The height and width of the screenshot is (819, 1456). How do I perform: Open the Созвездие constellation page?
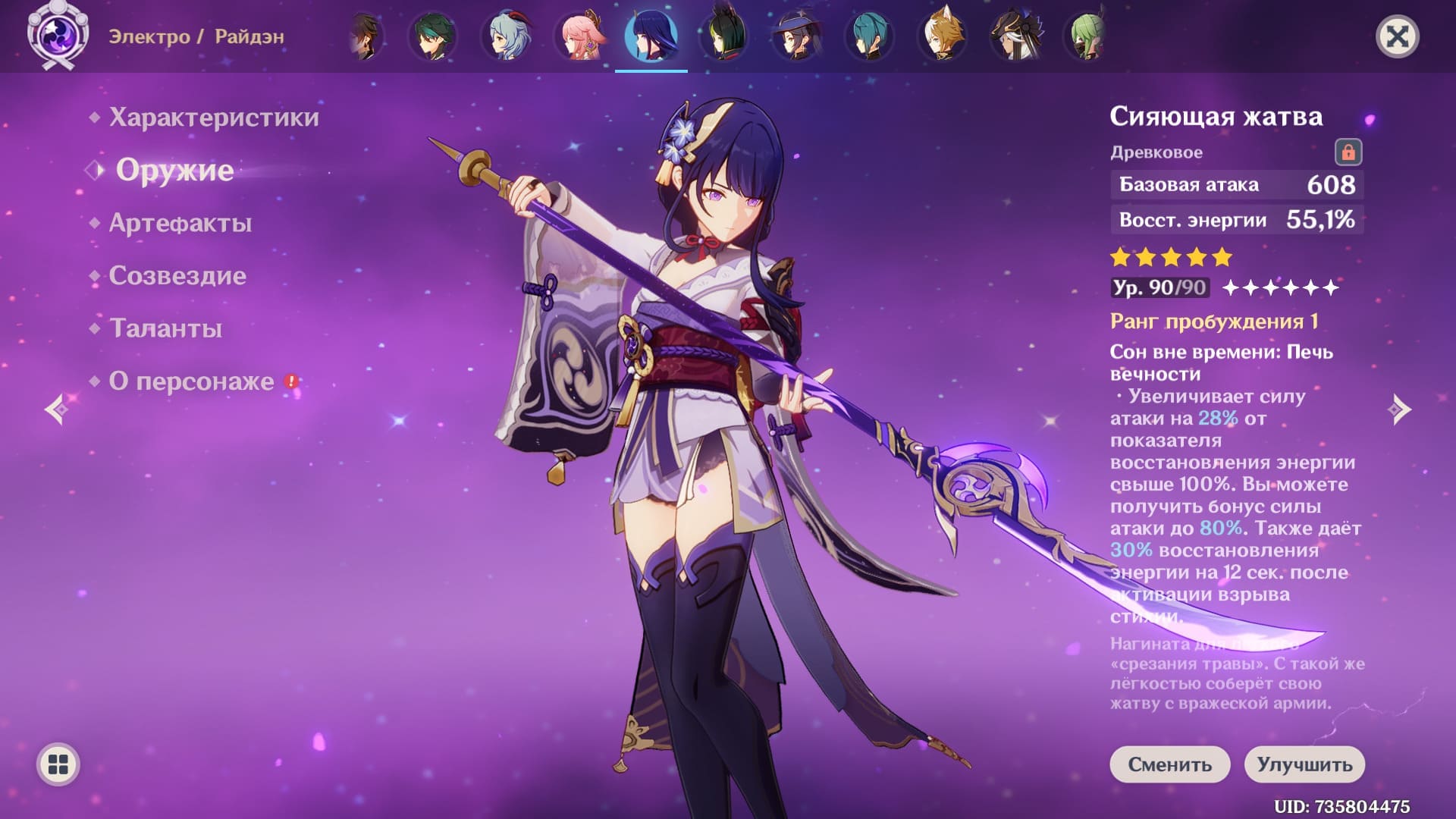pyautogui.click(x=177, y=275)
